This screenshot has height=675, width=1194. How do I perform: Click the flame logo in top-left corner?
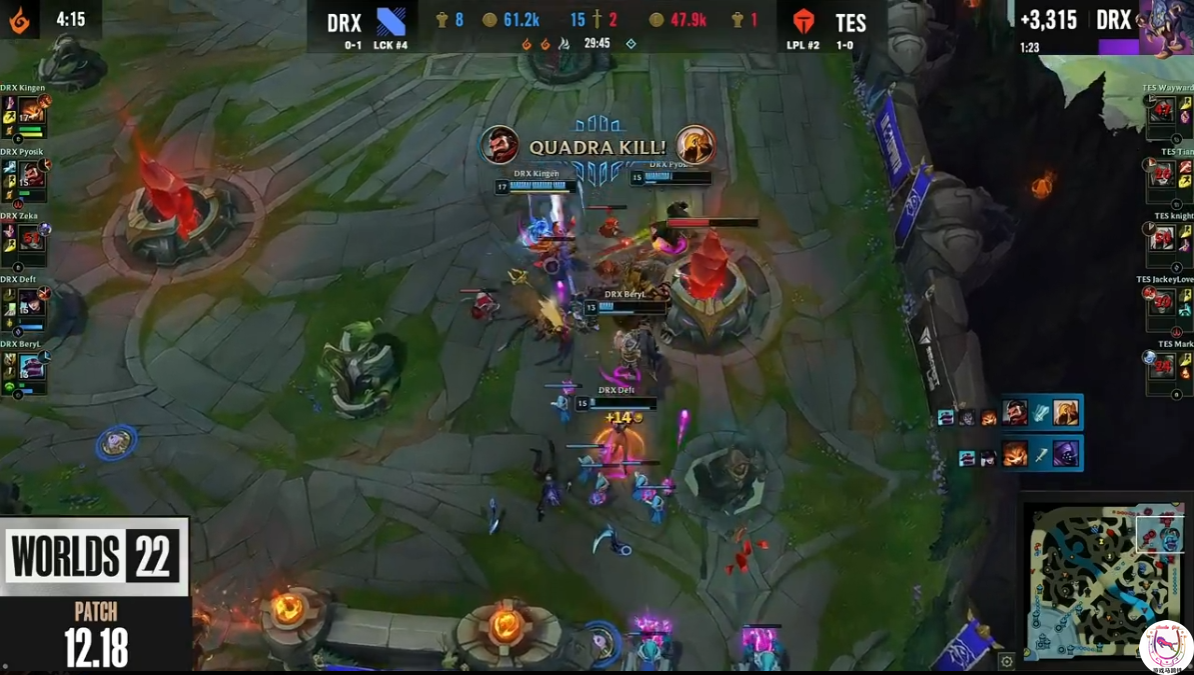coord(19,19)
